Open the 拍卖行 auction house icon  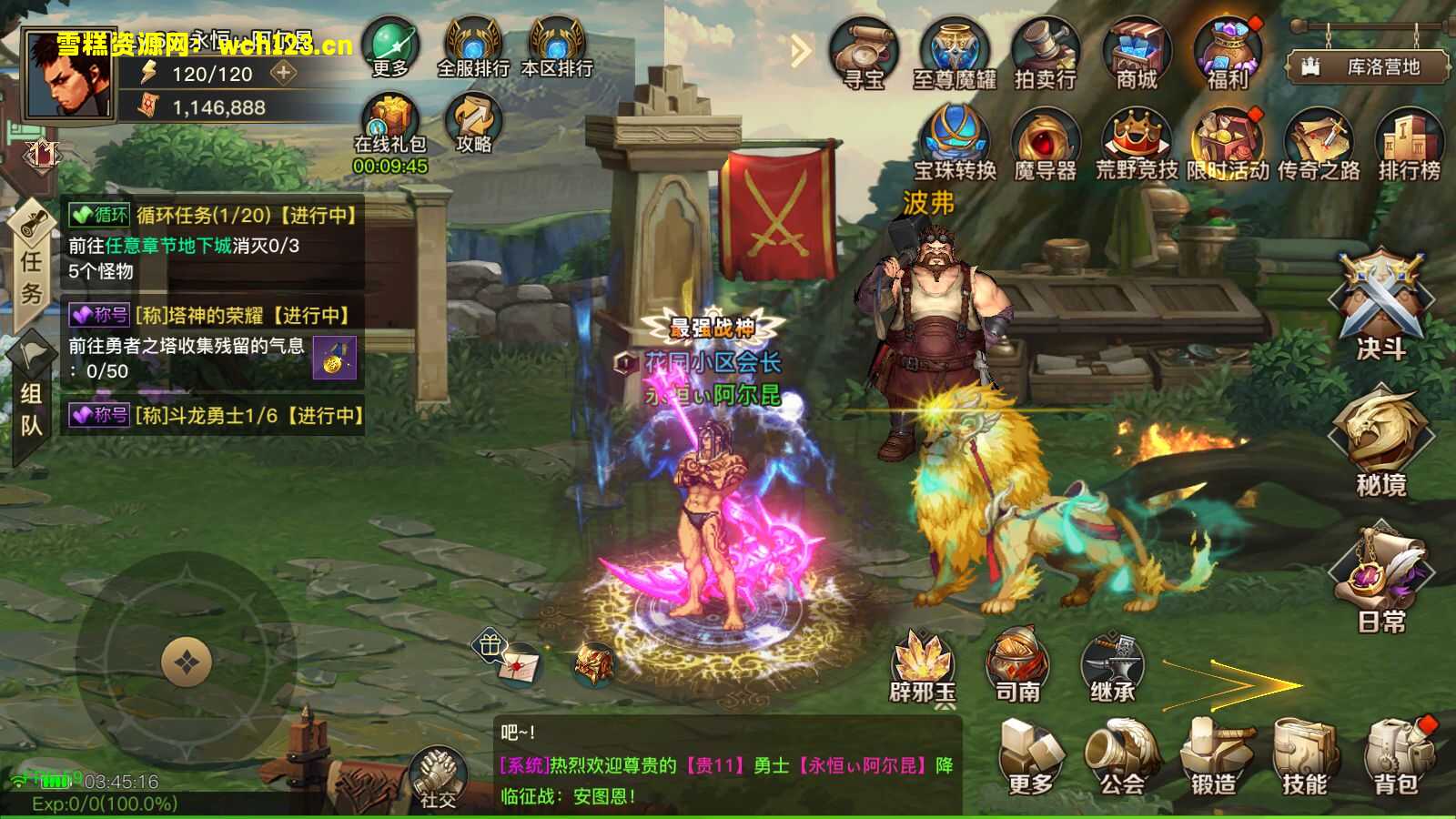(1044, 52)
